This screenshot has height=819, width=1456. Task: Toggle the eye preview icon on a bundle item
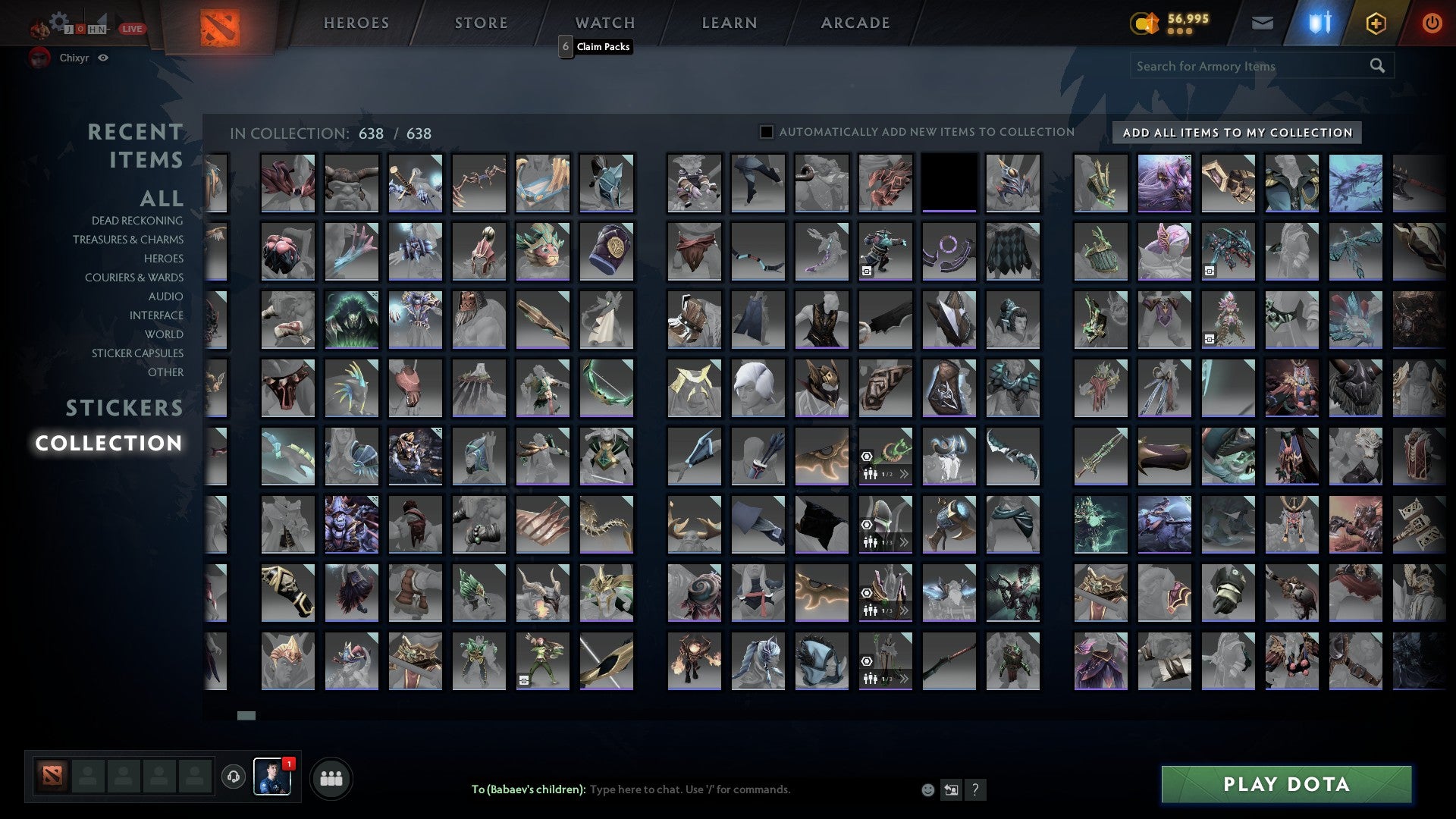pos(866,456)
